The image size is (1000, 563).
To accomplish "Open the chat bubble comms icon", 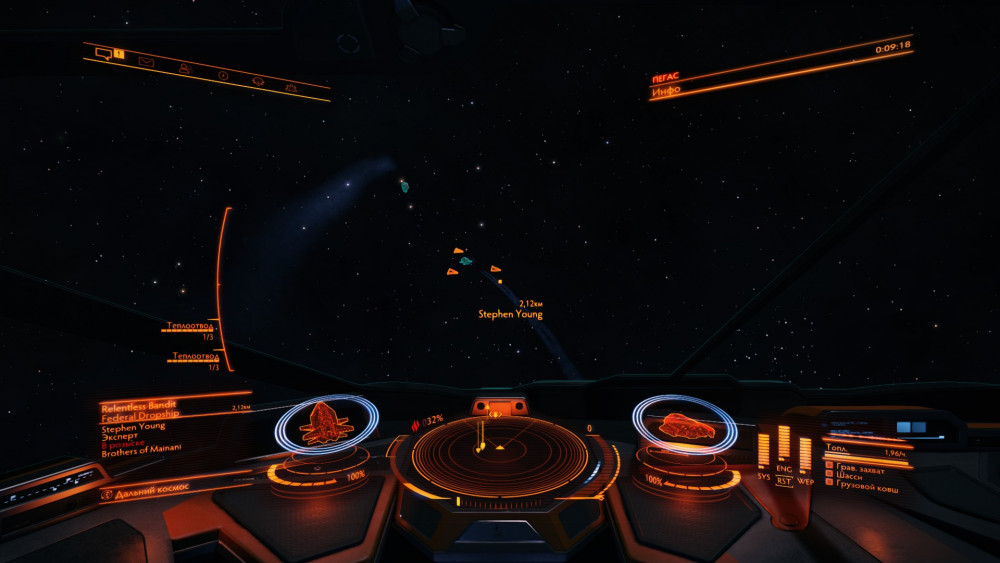I will pyautogui.click(x=103, y=51).
